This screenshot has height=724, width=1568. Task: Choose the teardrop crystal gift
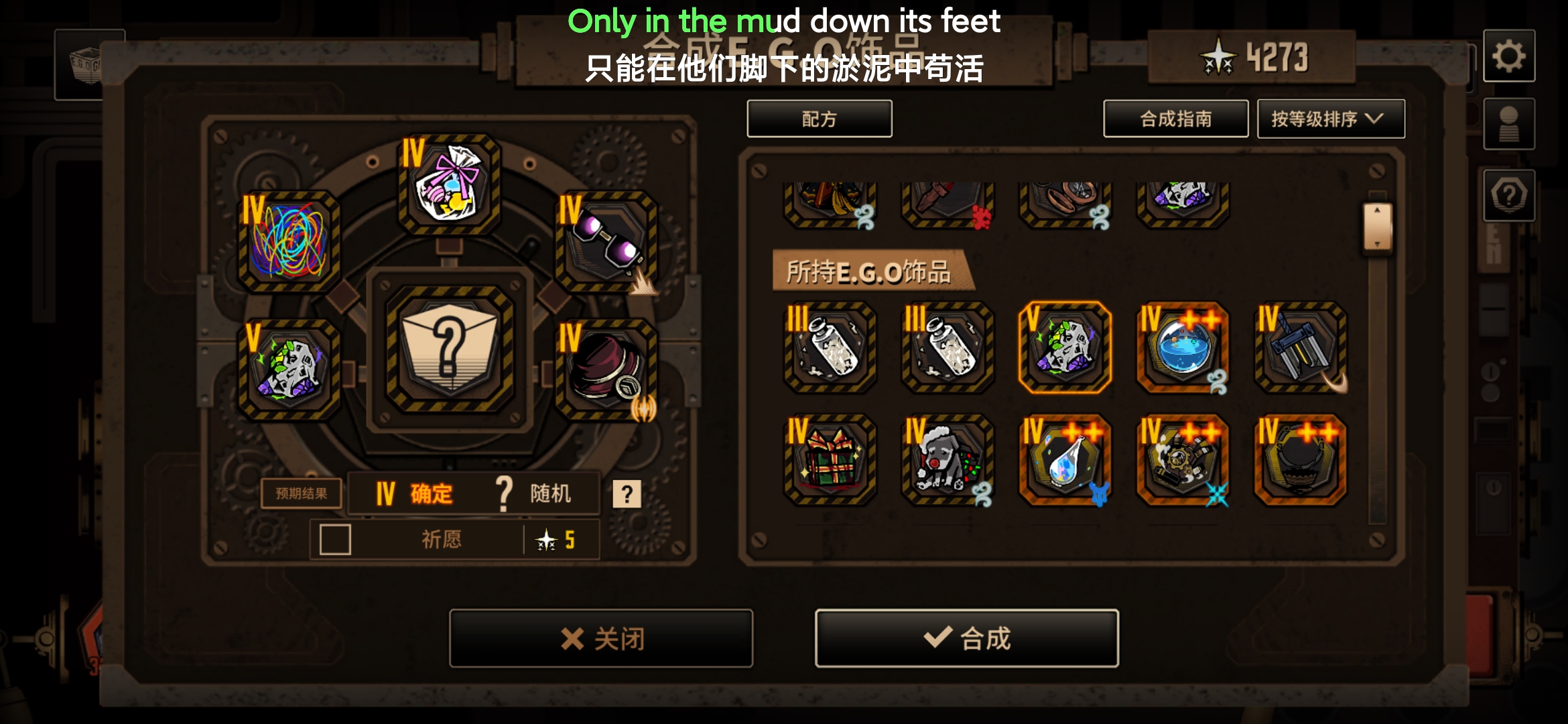[1064, 460]
